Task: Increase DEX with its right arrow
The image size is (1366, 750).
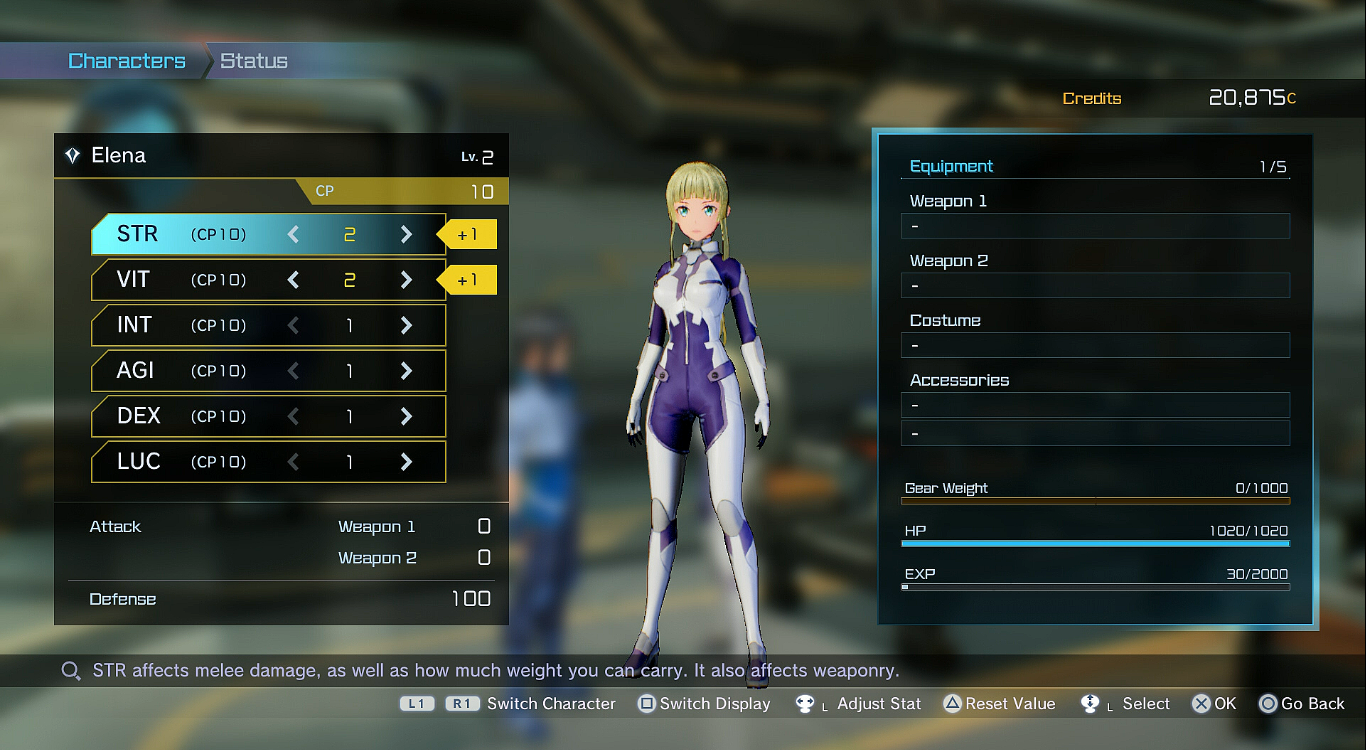Action: click(x=406, y=416)
